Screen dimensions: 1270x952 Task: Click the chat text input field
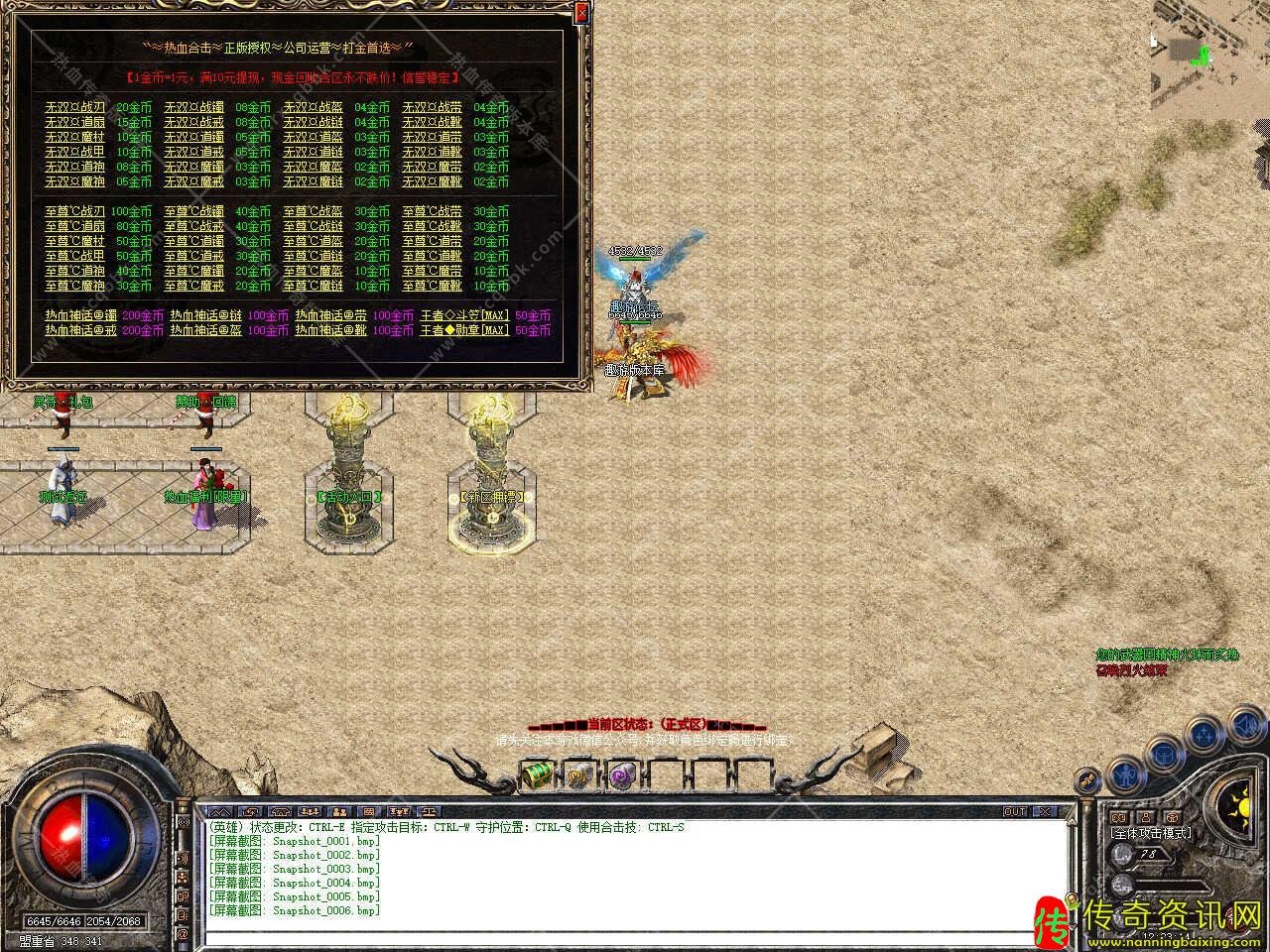635,935
